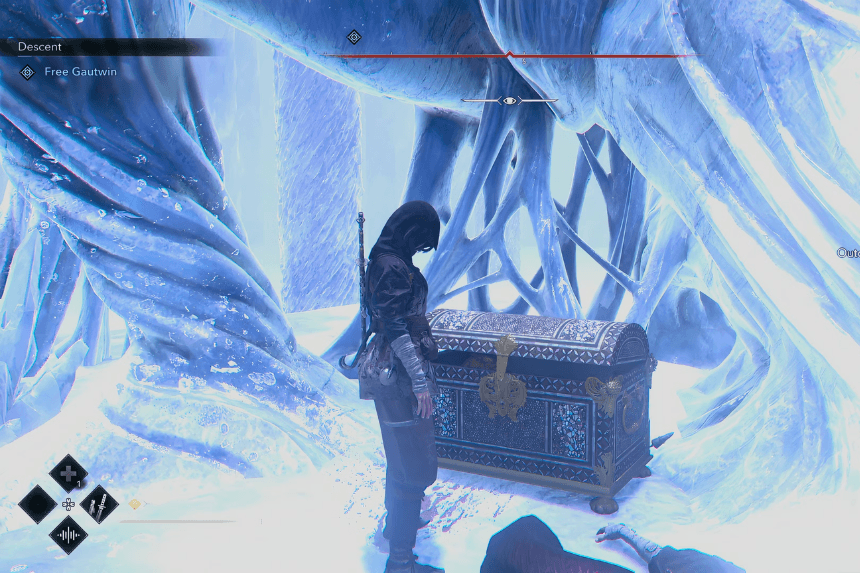Activate the sound wave whistle slot
Screen dimensions: 860x573
68,535
